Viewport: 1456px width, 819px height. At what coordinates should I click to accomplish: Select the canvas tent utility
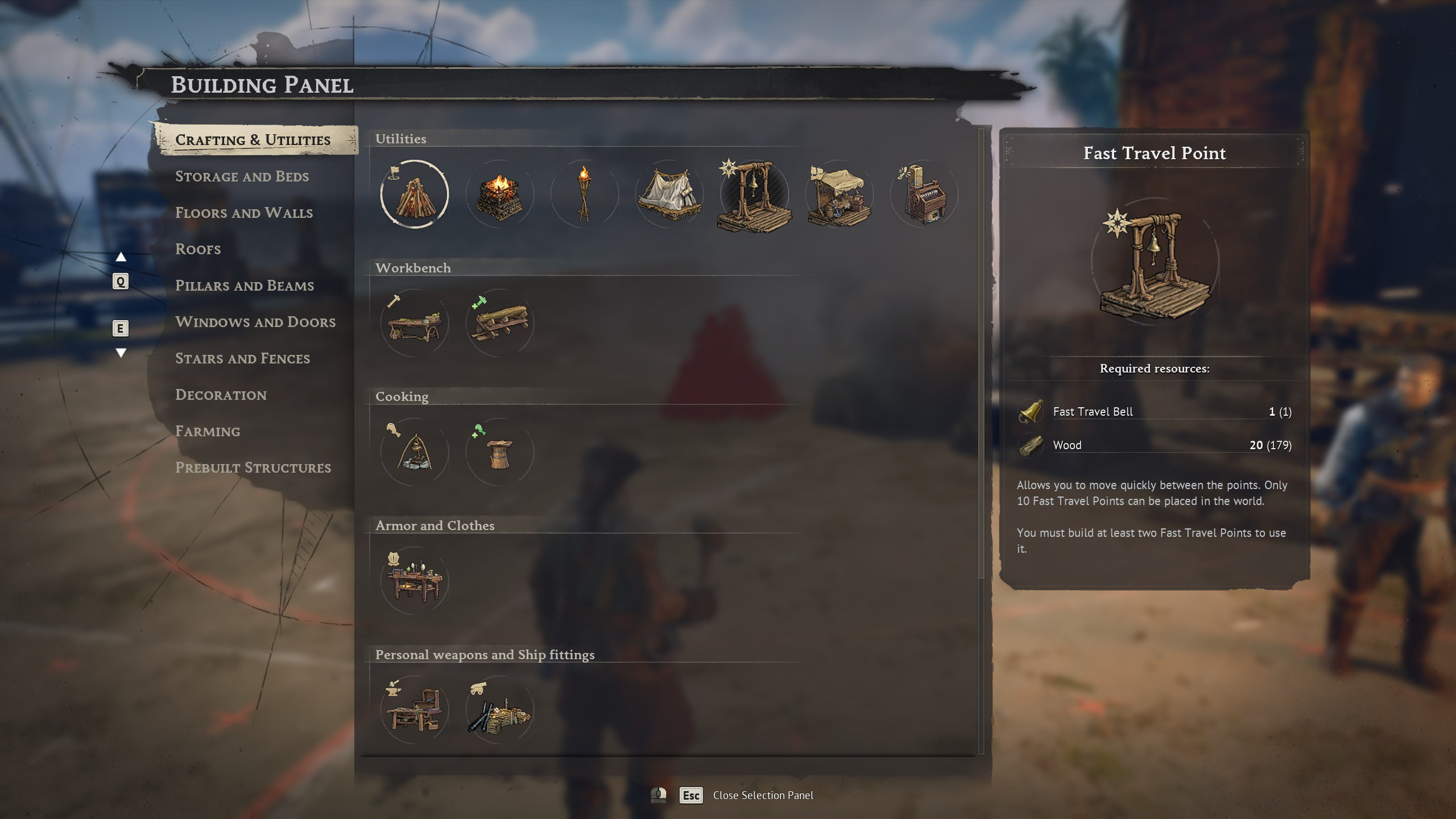[x=669, y=195]
